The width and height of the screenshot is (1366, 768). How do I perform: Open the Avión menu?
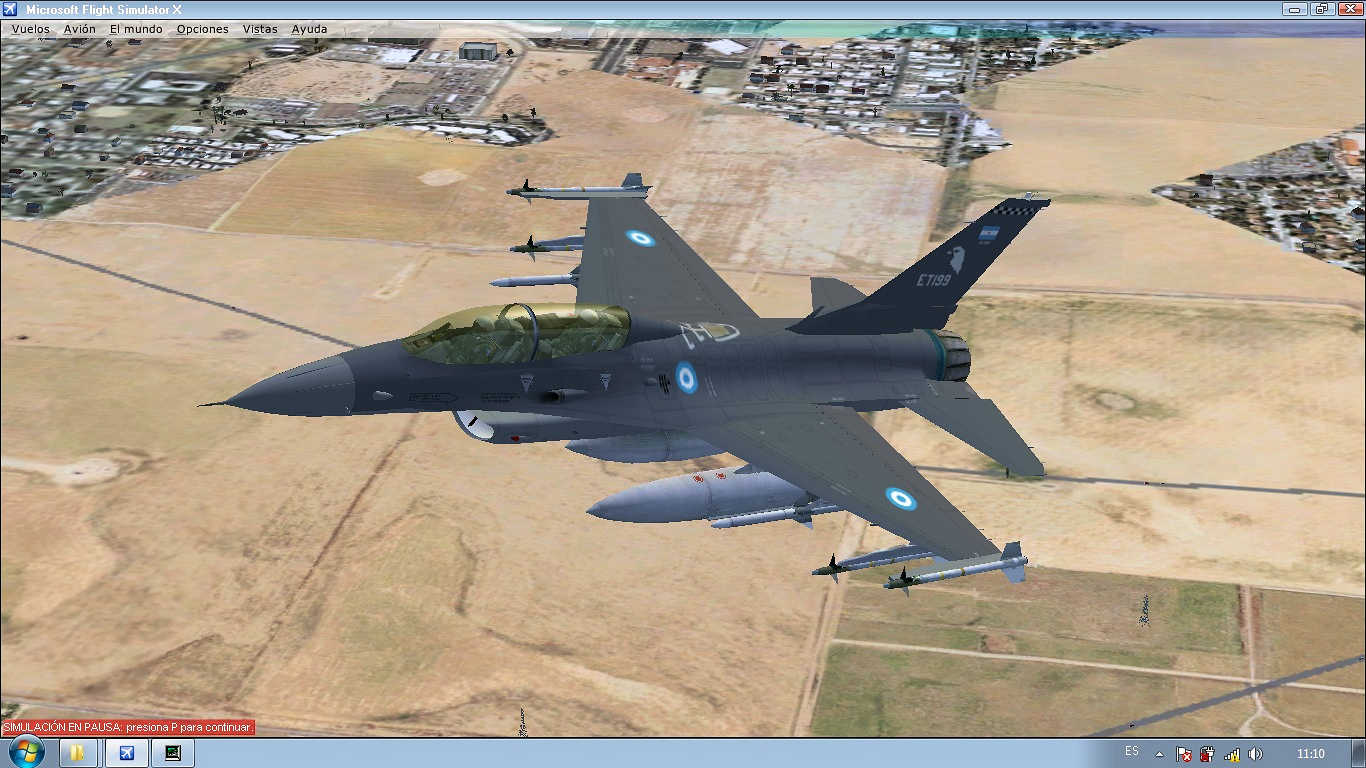click(x=80, y=29)
